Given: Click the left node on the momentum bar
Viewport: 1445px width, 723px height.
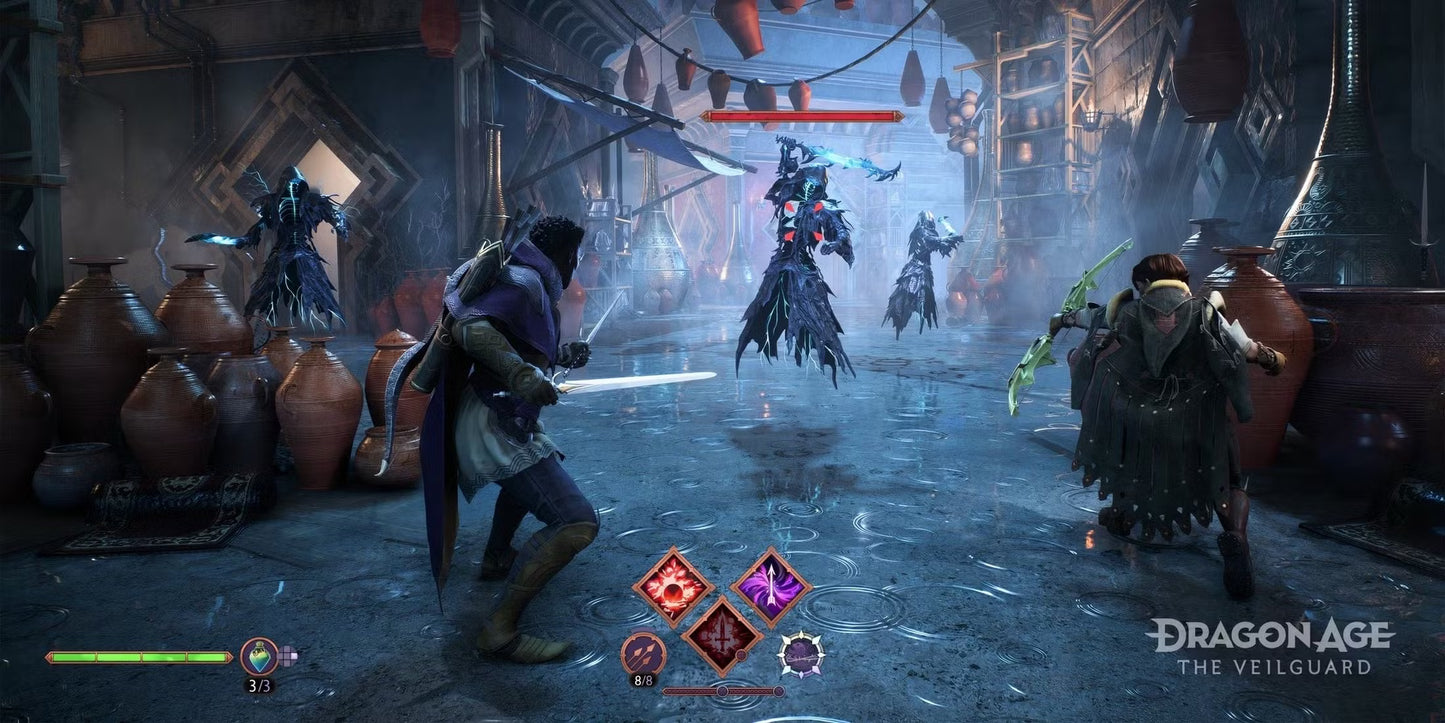Looking at the screenshot, I should (x=723, y=691).
